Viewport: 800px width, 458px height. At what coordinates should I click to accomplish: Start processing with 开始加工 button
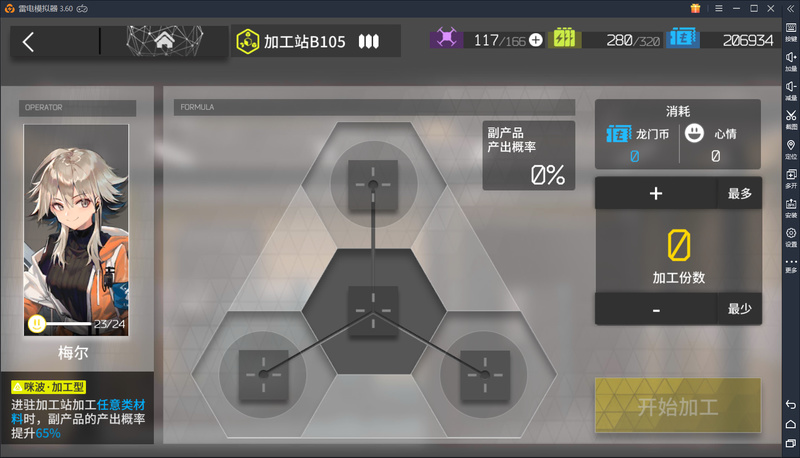click(678, 407)
